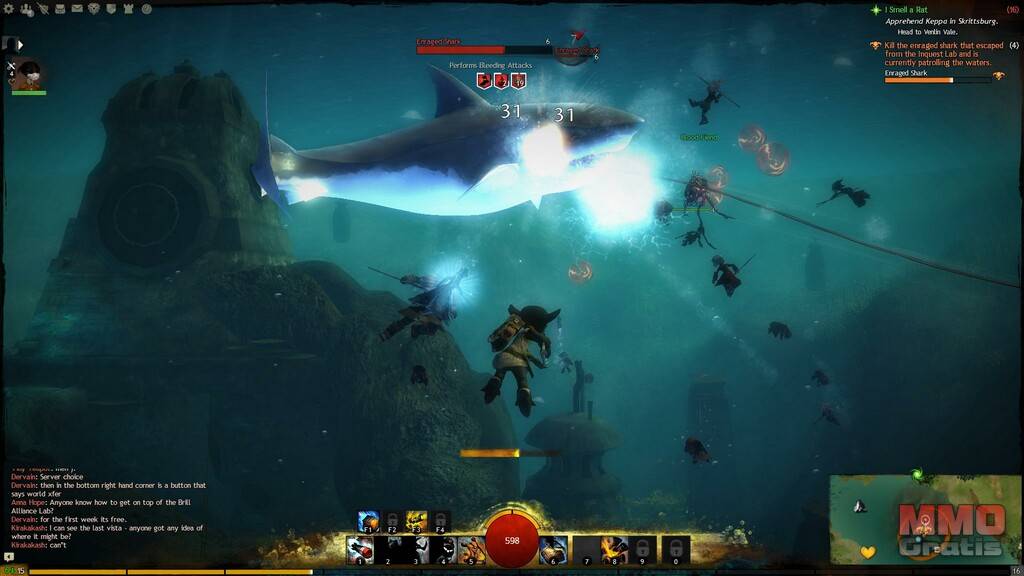Fire the torpedo weapon skill in slot 1

coord(360,549)
